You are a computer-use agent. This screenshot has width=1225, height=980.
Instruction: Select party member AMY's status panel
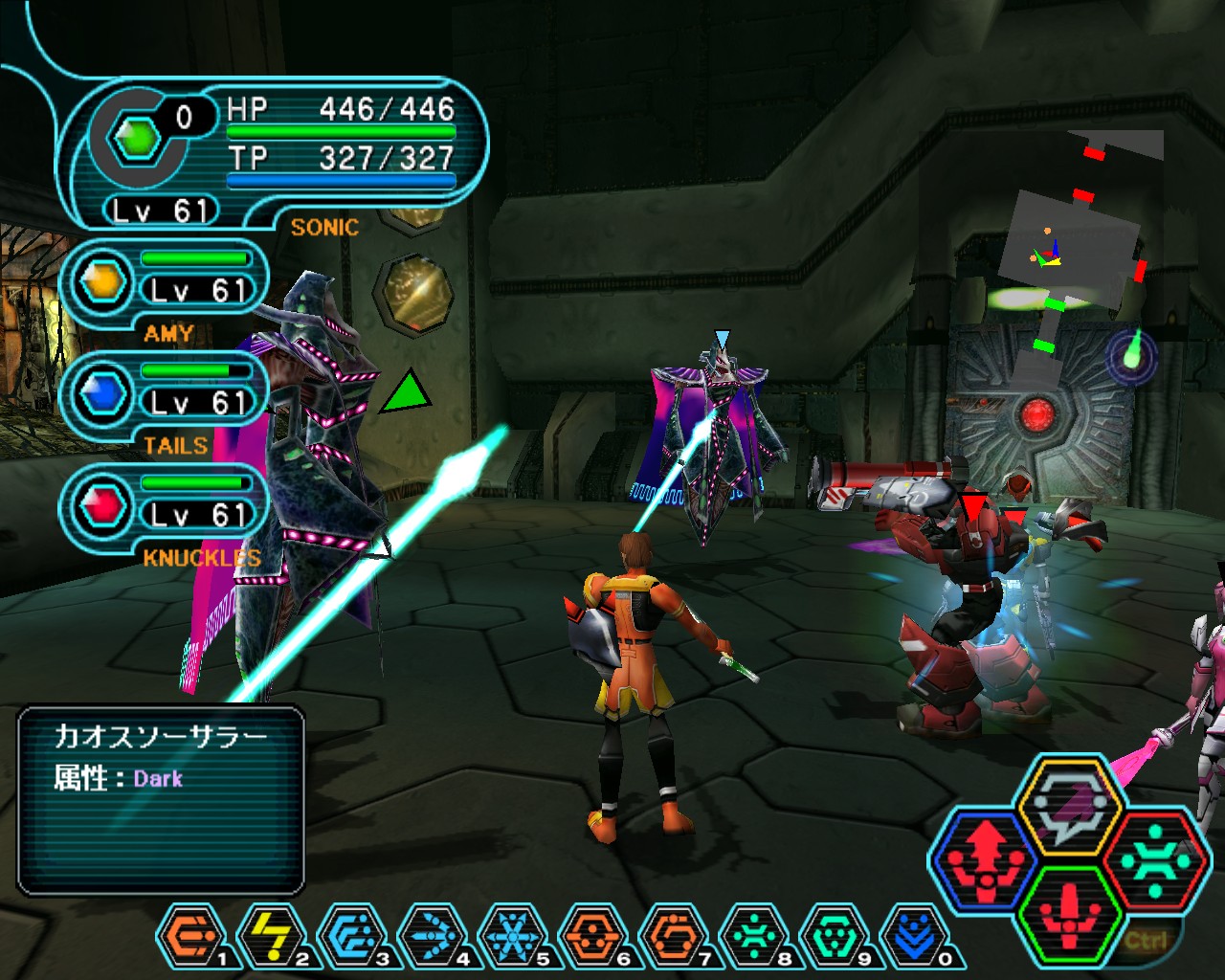[163, 283]
